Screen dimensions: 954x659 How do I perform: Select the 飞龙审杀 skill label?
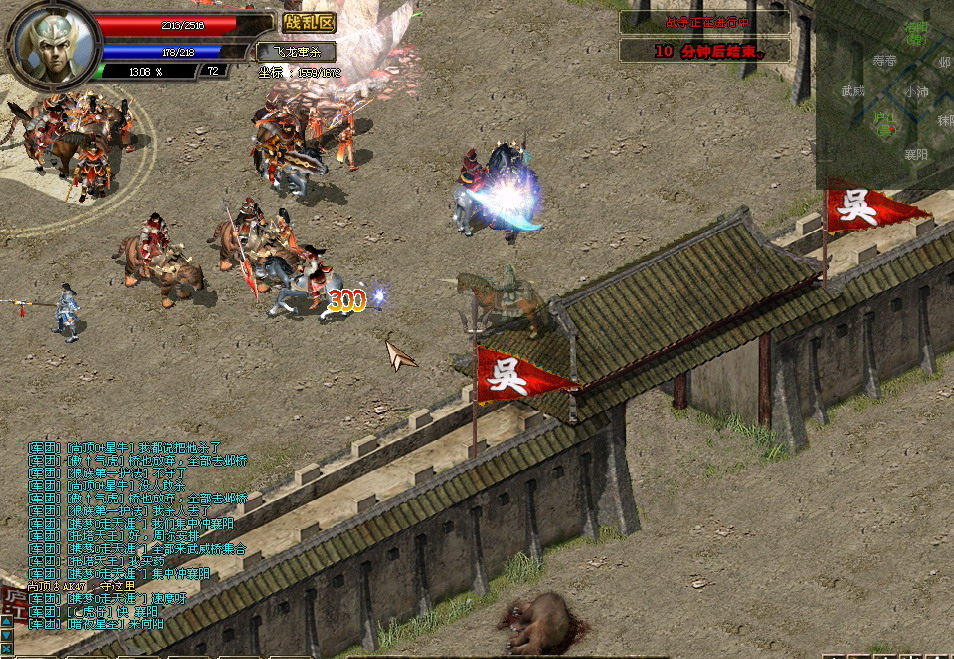point(296,51)
